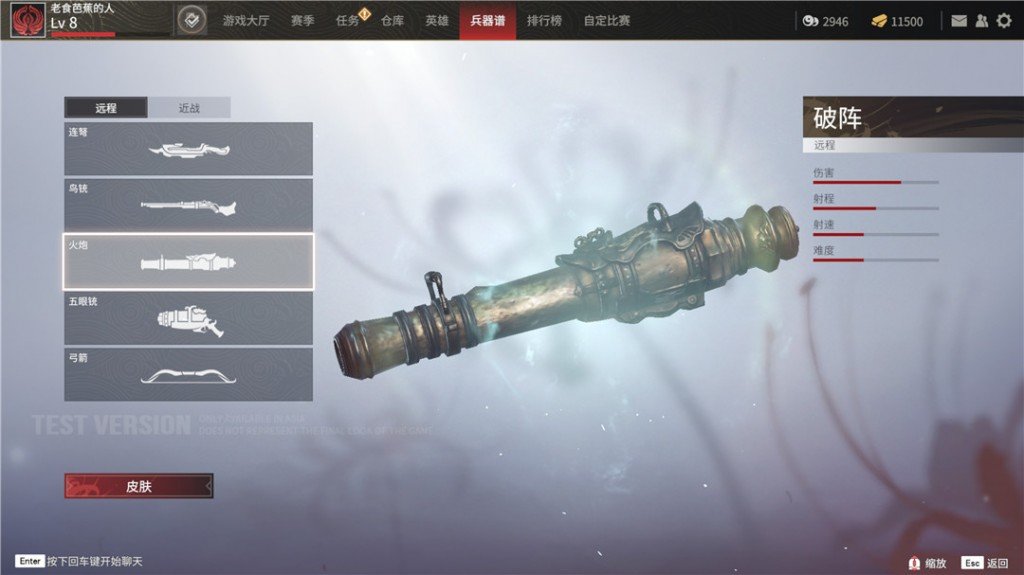1024x575 pixels.
Task: Switch to 近战 melee weapon category
Action: click(x=189, y=108)
